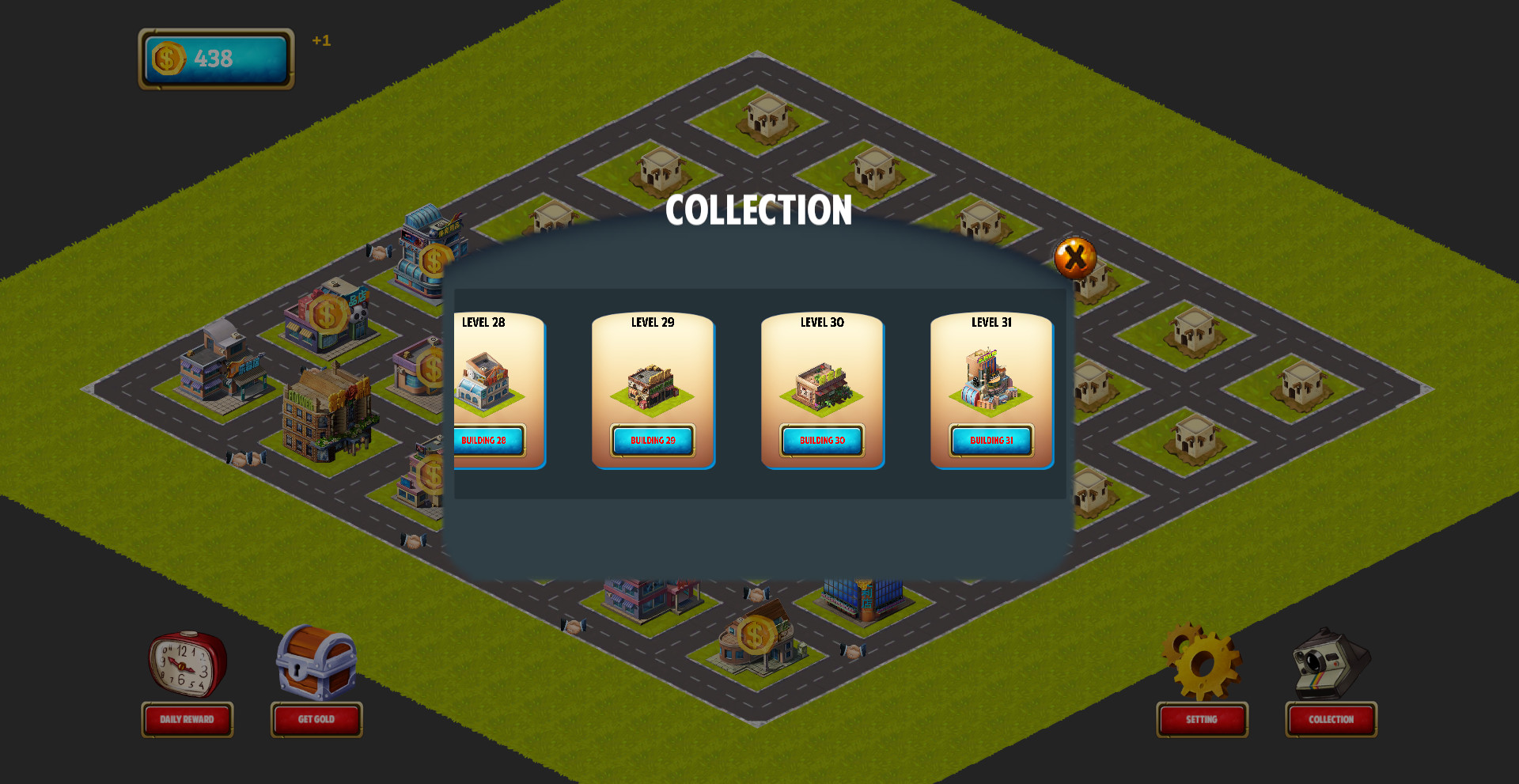This screenshot has width=1519, height=784.
Task: Open Settings via the gear icon
Action: pos(1201,665)
